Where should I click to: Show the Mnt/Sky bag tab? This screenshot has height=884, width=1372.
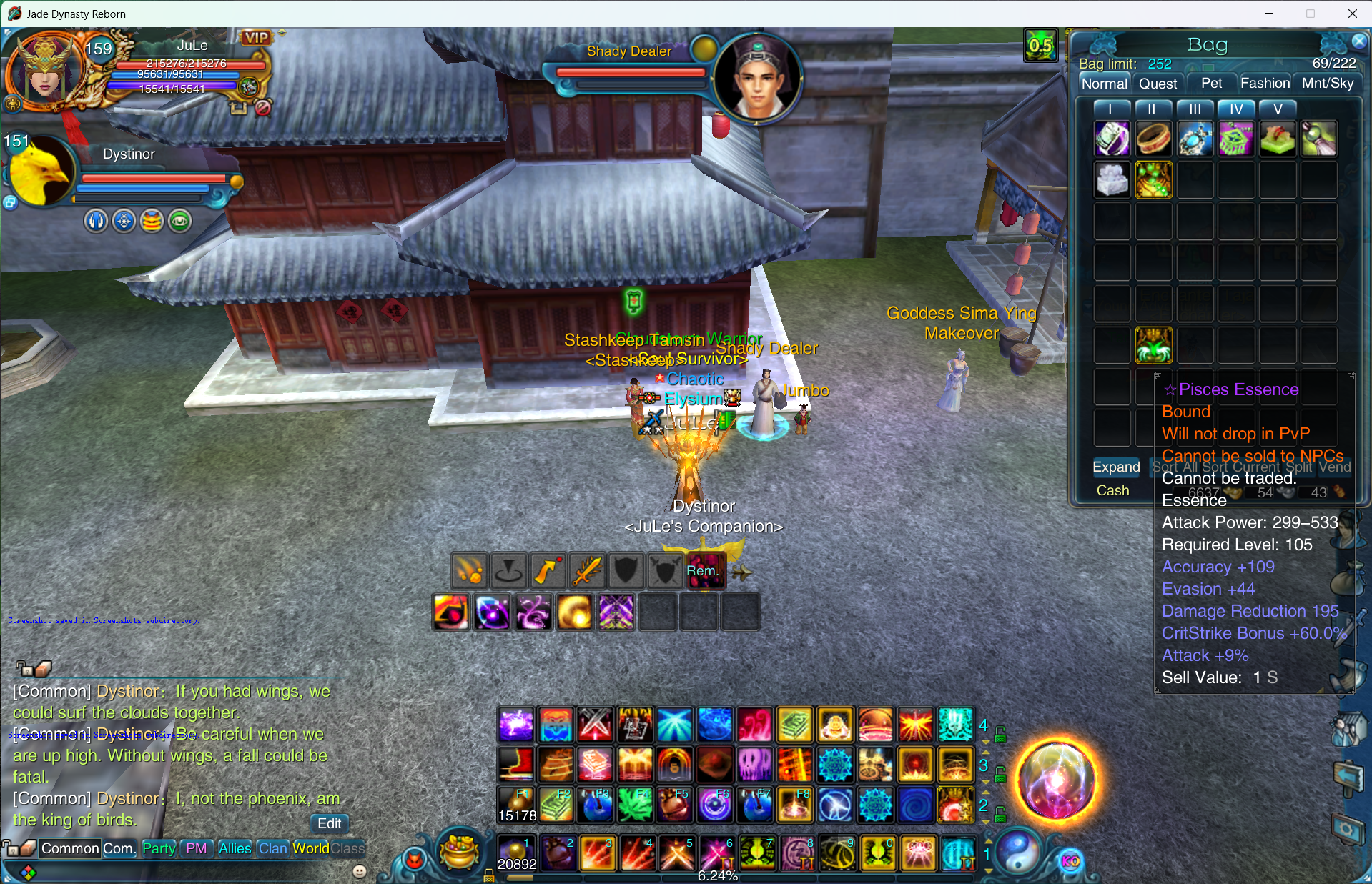point(1328,84)
